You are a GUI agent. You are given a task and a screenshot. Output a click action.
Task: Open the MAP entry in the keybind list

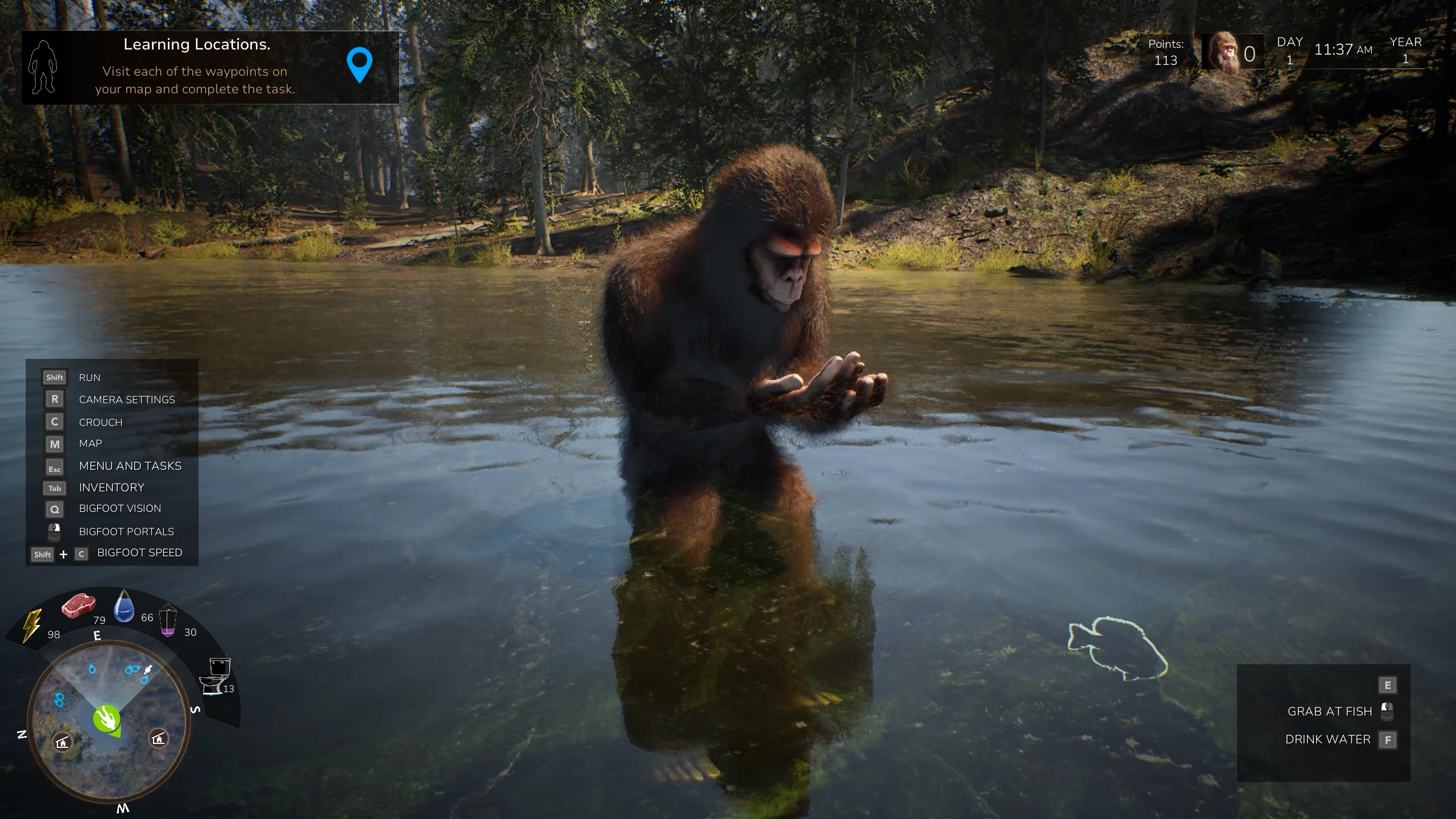tap(90, 444)
